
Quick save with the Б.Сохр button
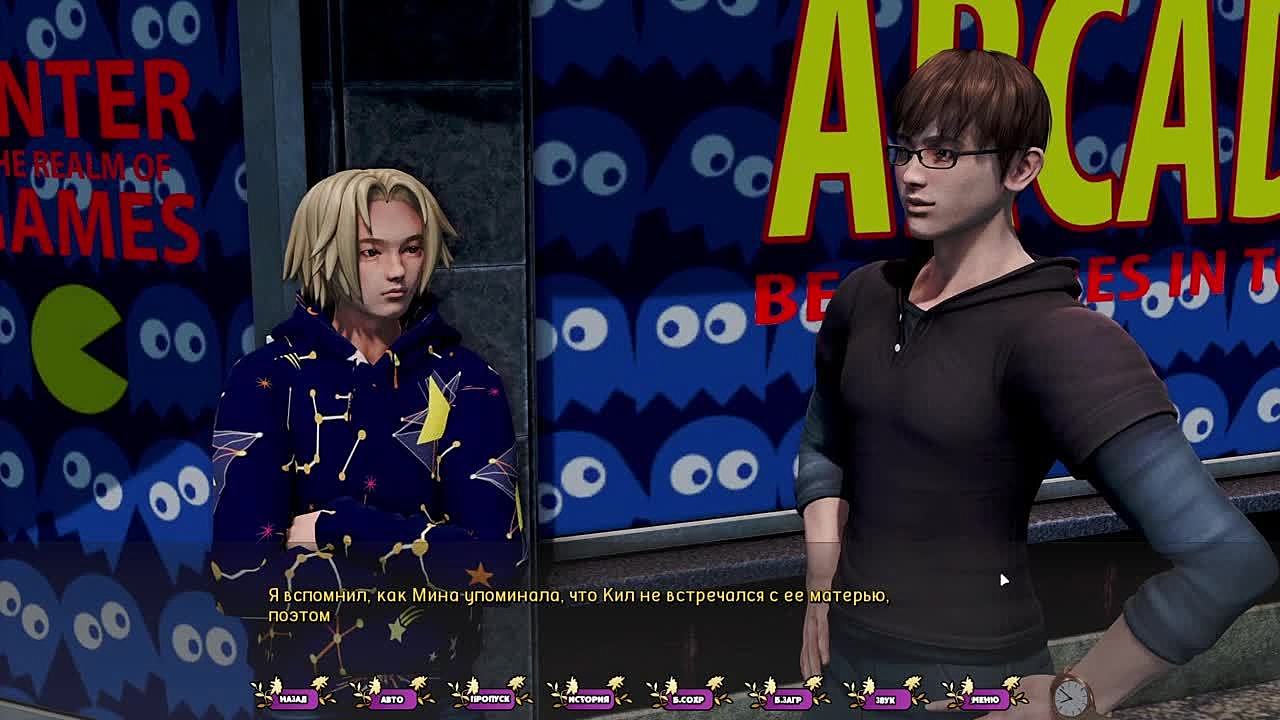pos(688,698)
